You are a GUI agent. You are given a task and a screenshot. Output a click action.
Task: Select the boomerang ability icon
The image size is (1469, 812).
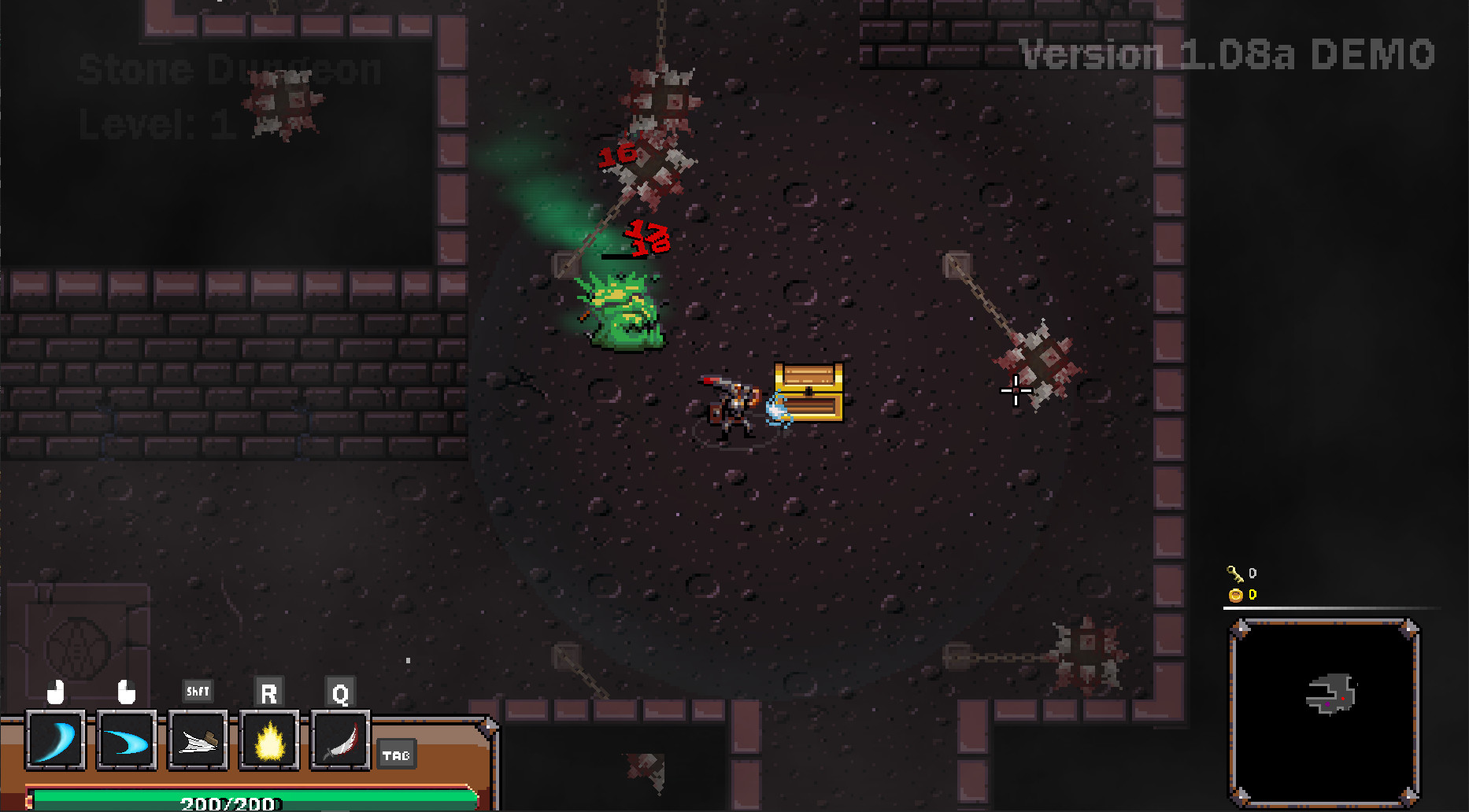127,740
